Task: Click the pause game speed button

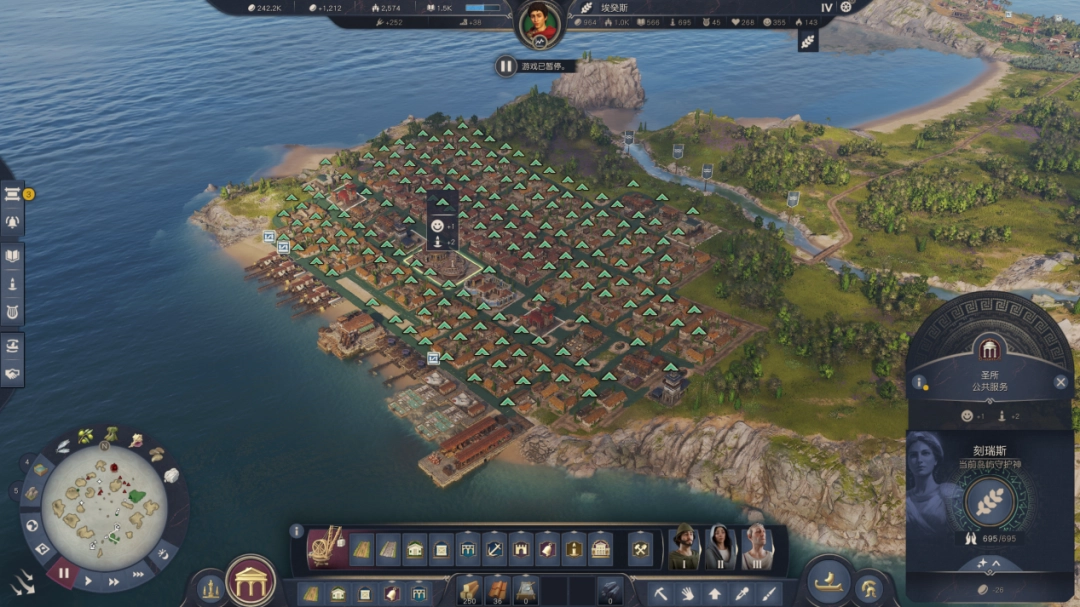Action: click(x=64, y=573)
